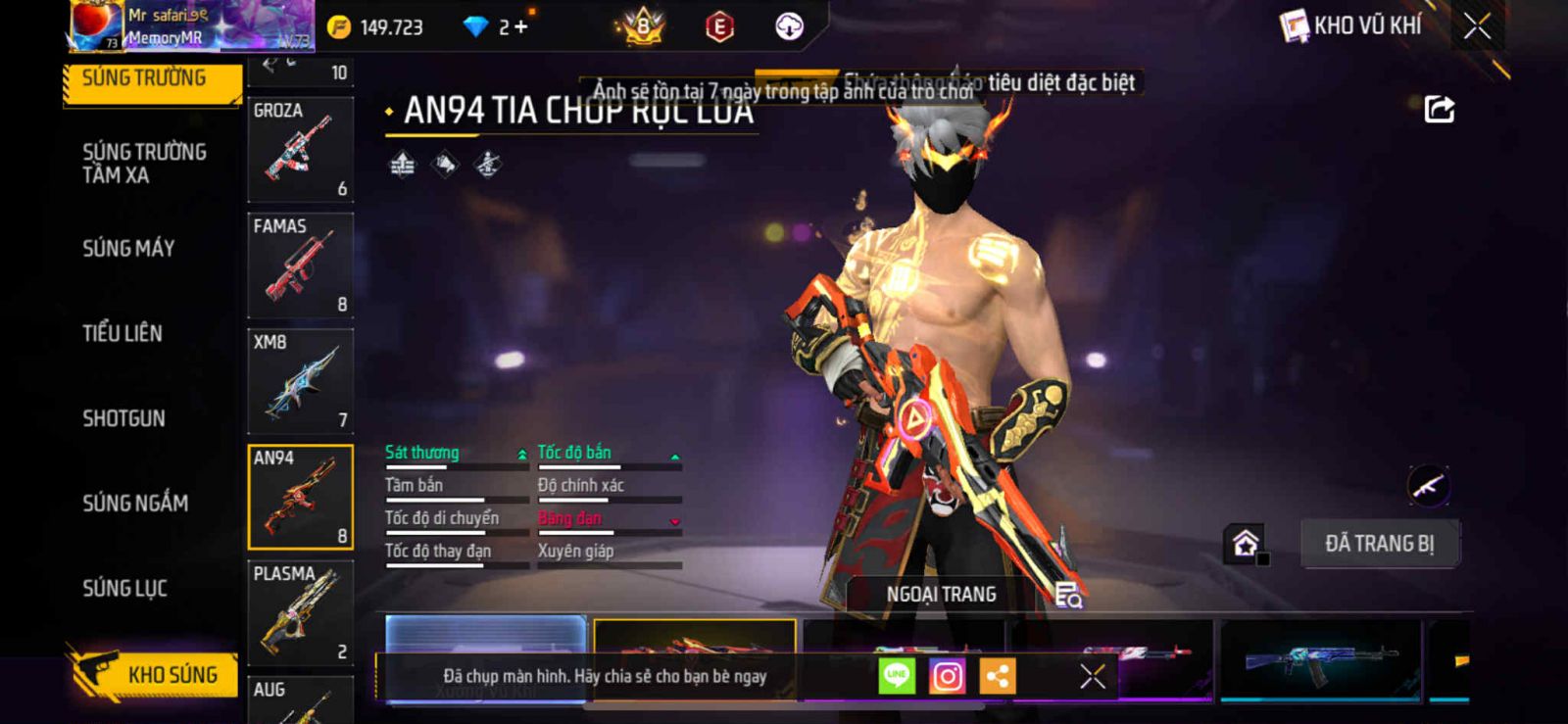
Task: Click the Đã Trang Bị button
Action: tap(1379, 544)
